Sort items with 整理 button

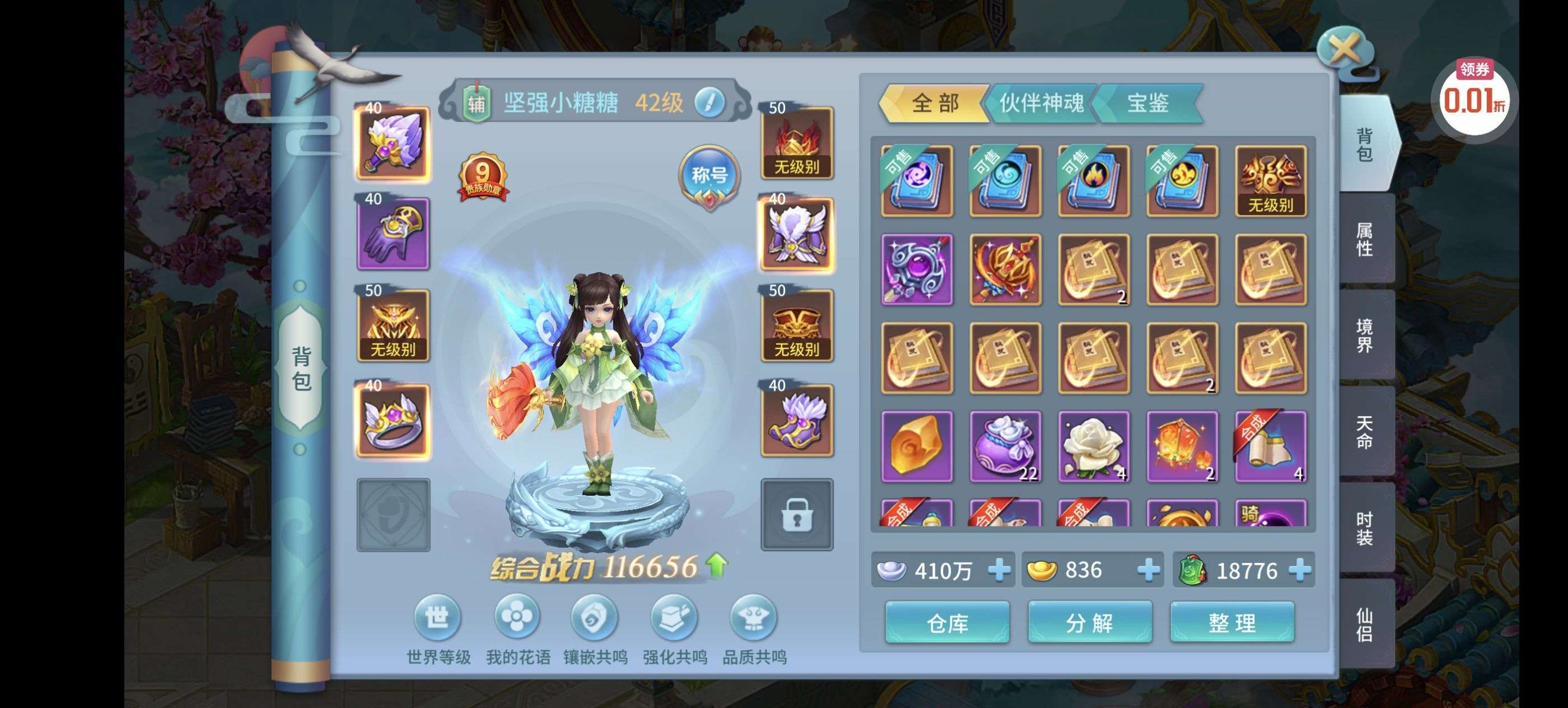pyautogui.click(x=1232, y=622)
